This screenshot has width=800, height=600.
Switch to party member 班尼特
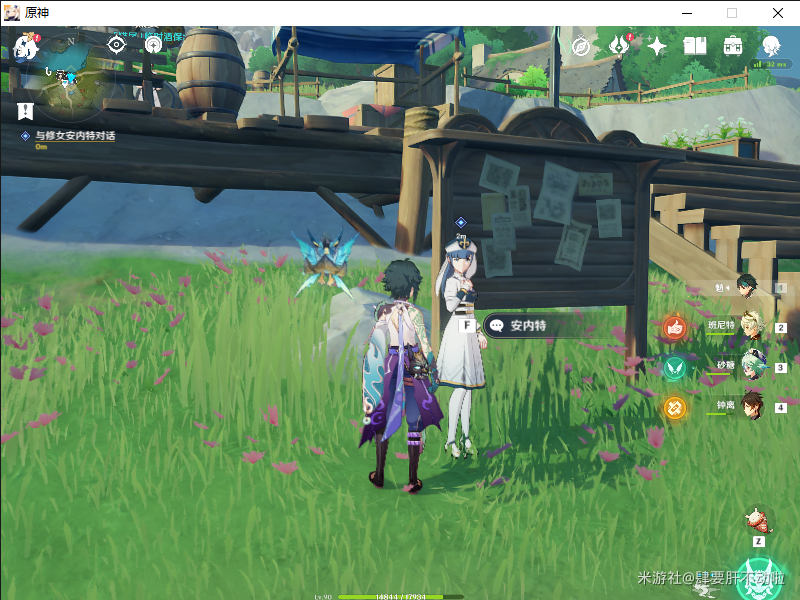tap(751, 325)
